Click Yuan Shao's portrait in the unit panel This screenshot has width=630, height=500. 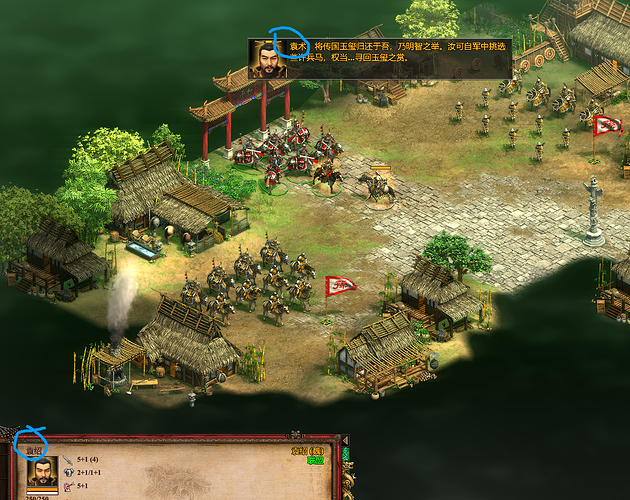click(x=41, y=471)
